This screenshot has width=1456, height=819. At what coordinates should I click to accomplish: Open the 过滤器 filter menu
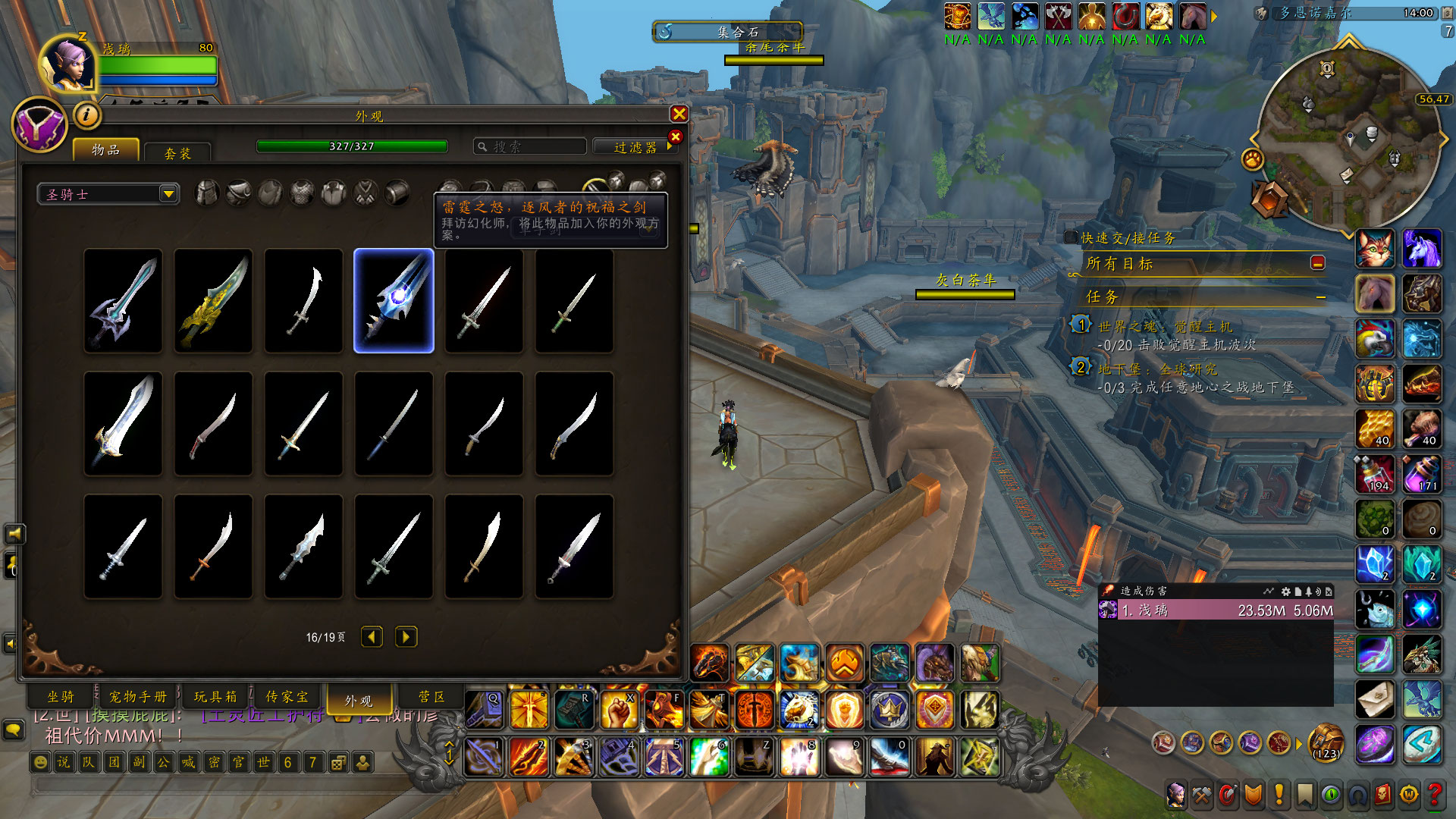(635, 147)
